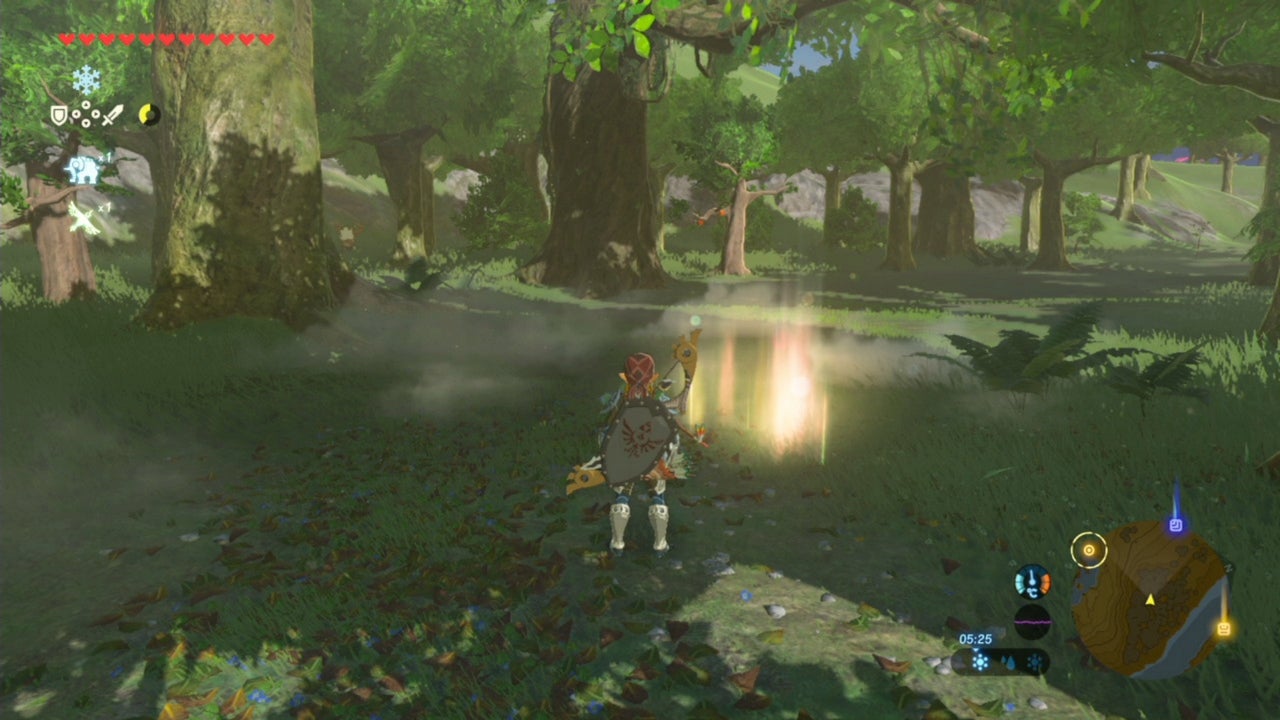The height and width of the screenshot is (720, 1280).
Task: Click the Mipha's Grace elephant ability icon
Action: click(x=84, y=169)
